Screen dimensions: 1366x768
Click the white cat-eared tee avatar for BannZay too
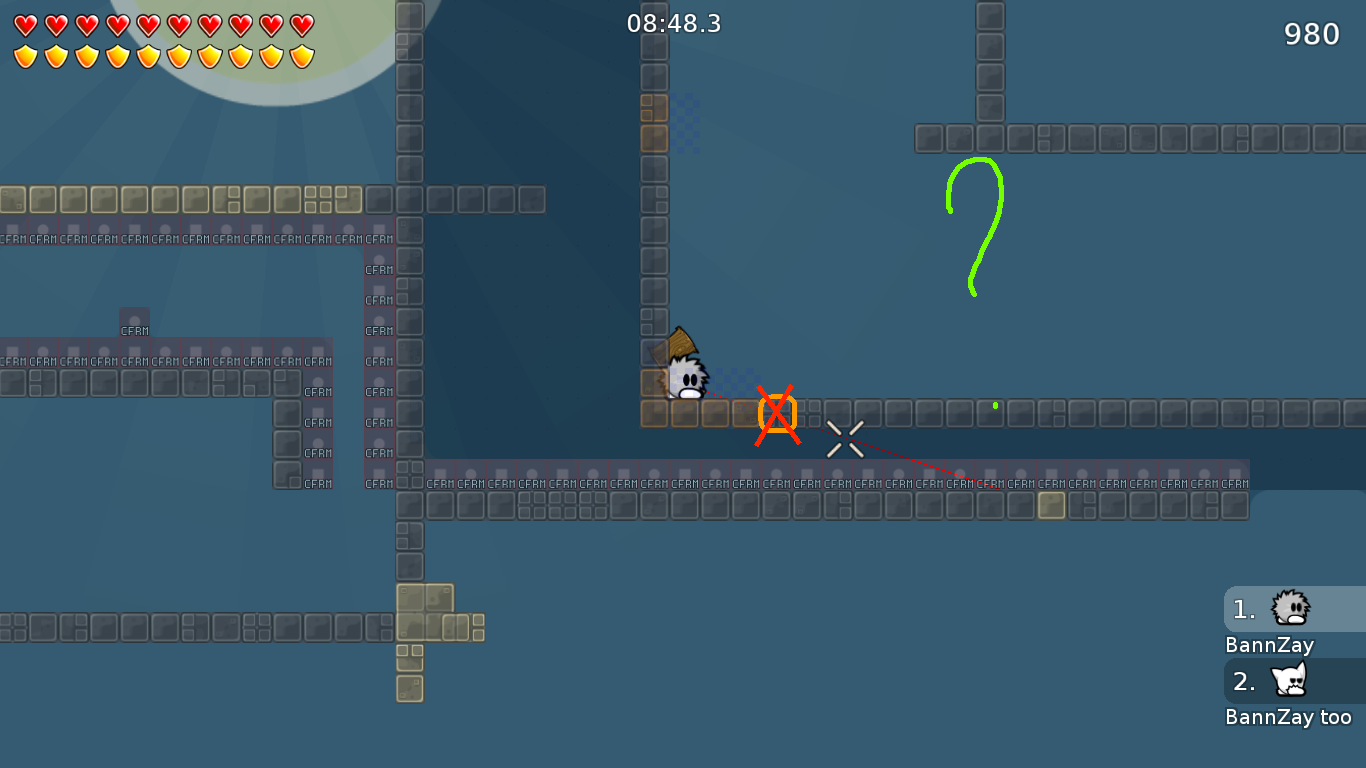[1291, 681]
